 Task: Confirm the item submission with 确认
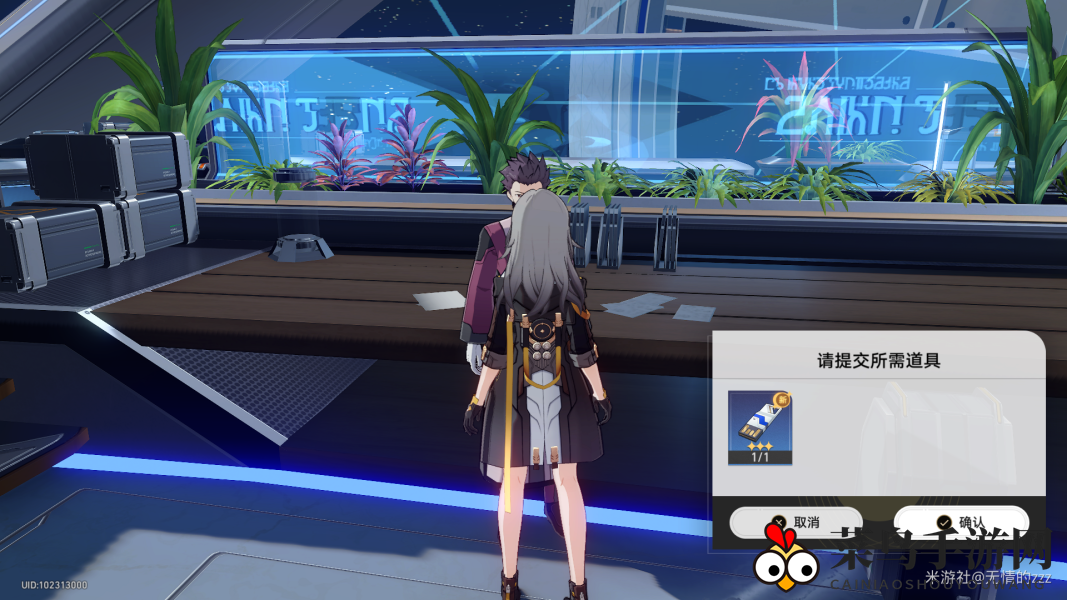(x=960, y=521)
